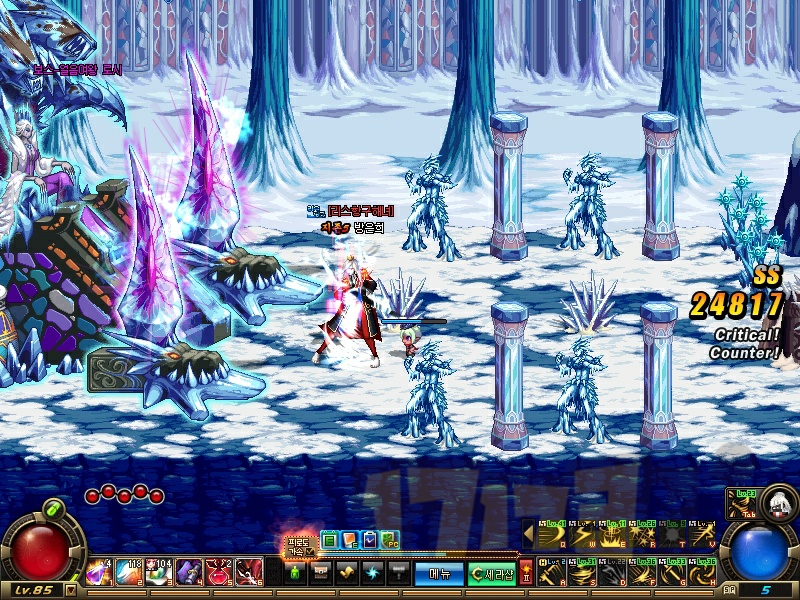
Task: Activate the Lv.26 sparkle skill on R
Action: pyautogui.click(x=642, y=536)
